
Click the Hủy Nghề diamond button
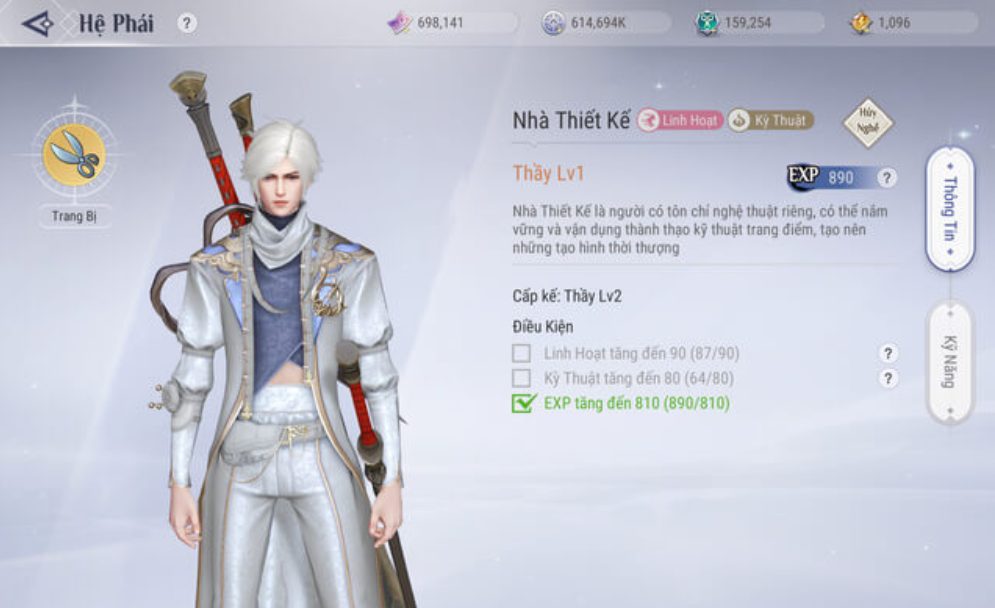point(867,122)
